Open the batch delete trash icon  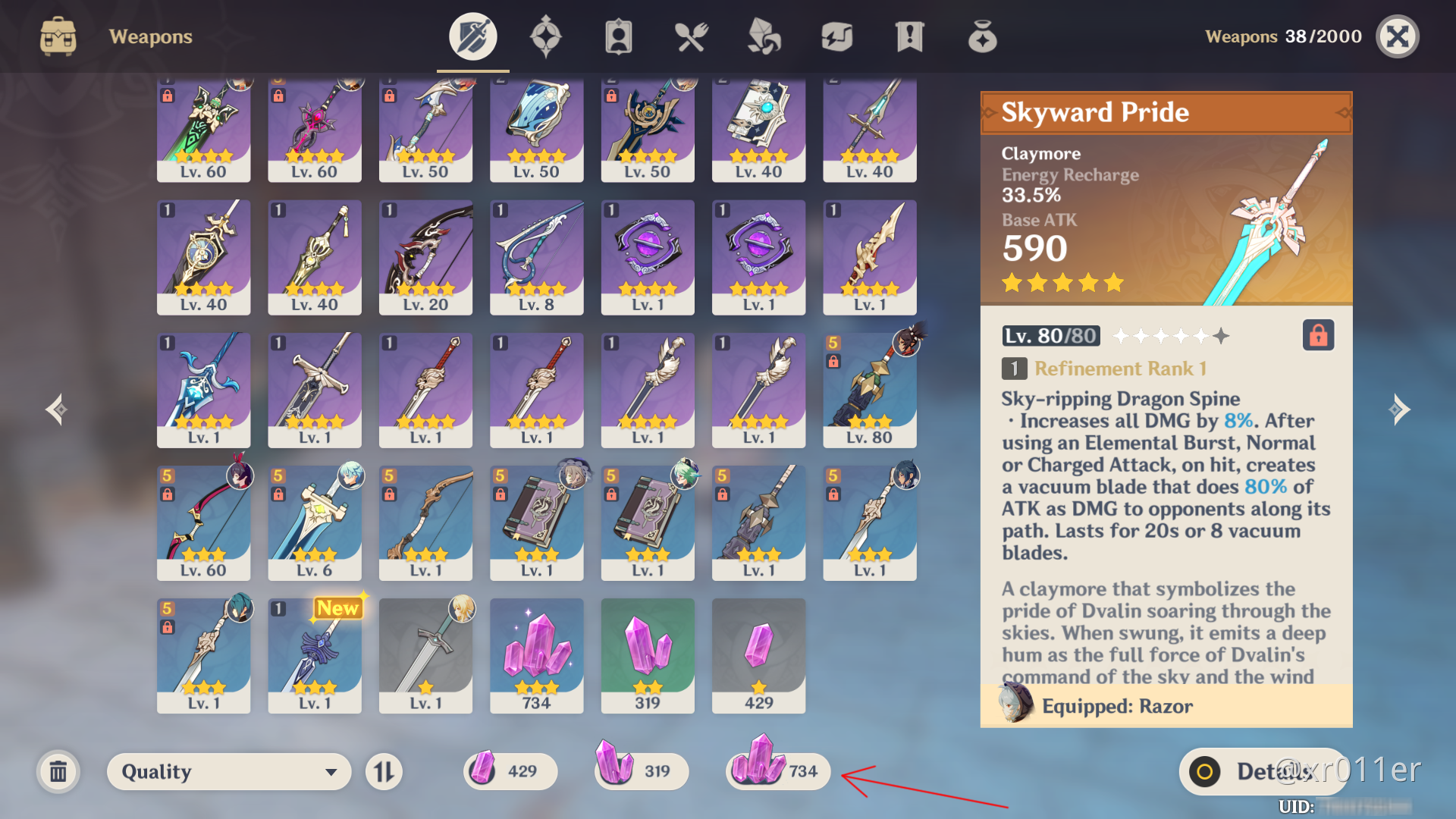tap(59, 771)
